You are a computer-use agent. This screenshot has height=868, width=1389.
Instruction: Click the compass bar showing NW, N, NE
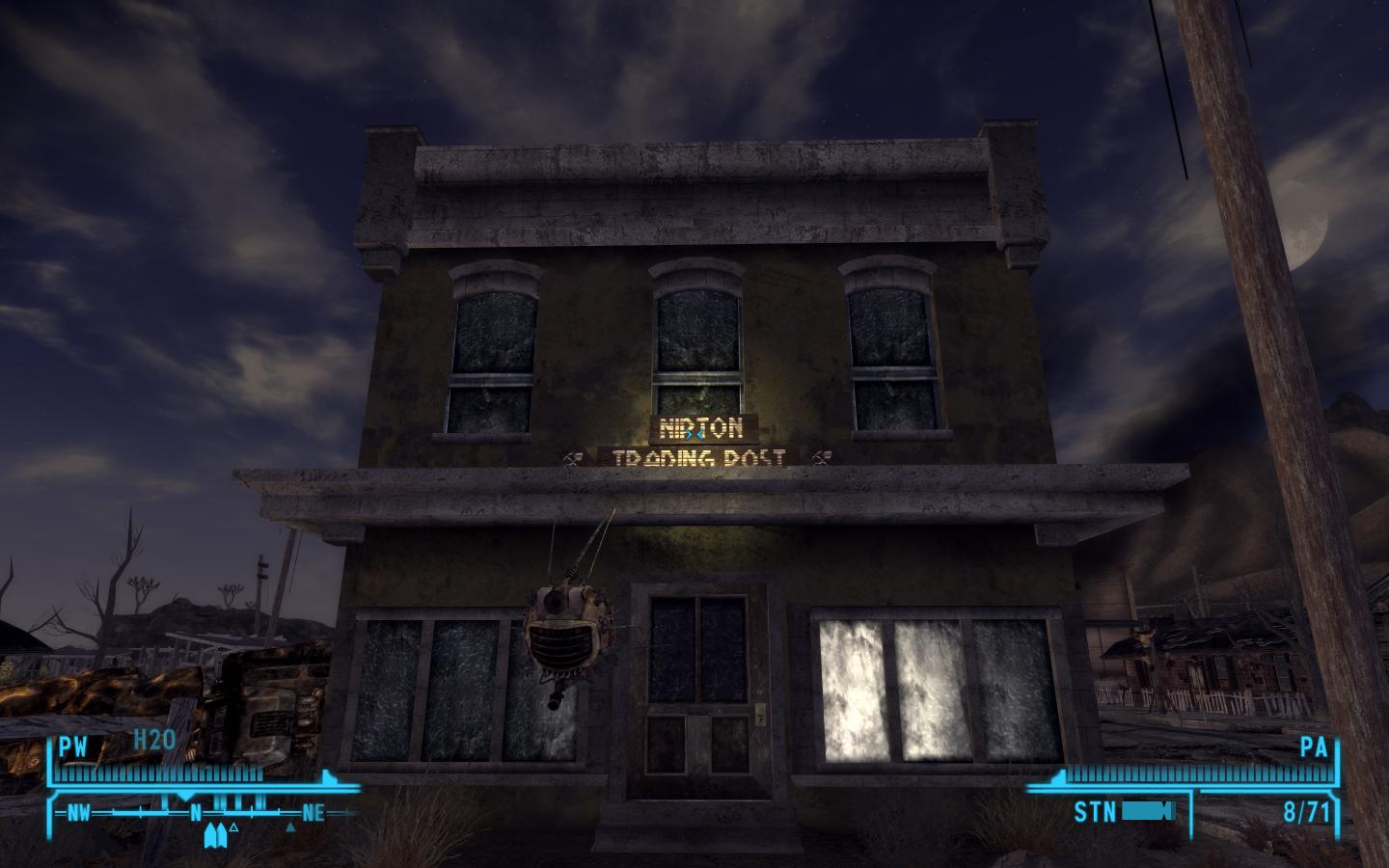[x=198, y=813]
